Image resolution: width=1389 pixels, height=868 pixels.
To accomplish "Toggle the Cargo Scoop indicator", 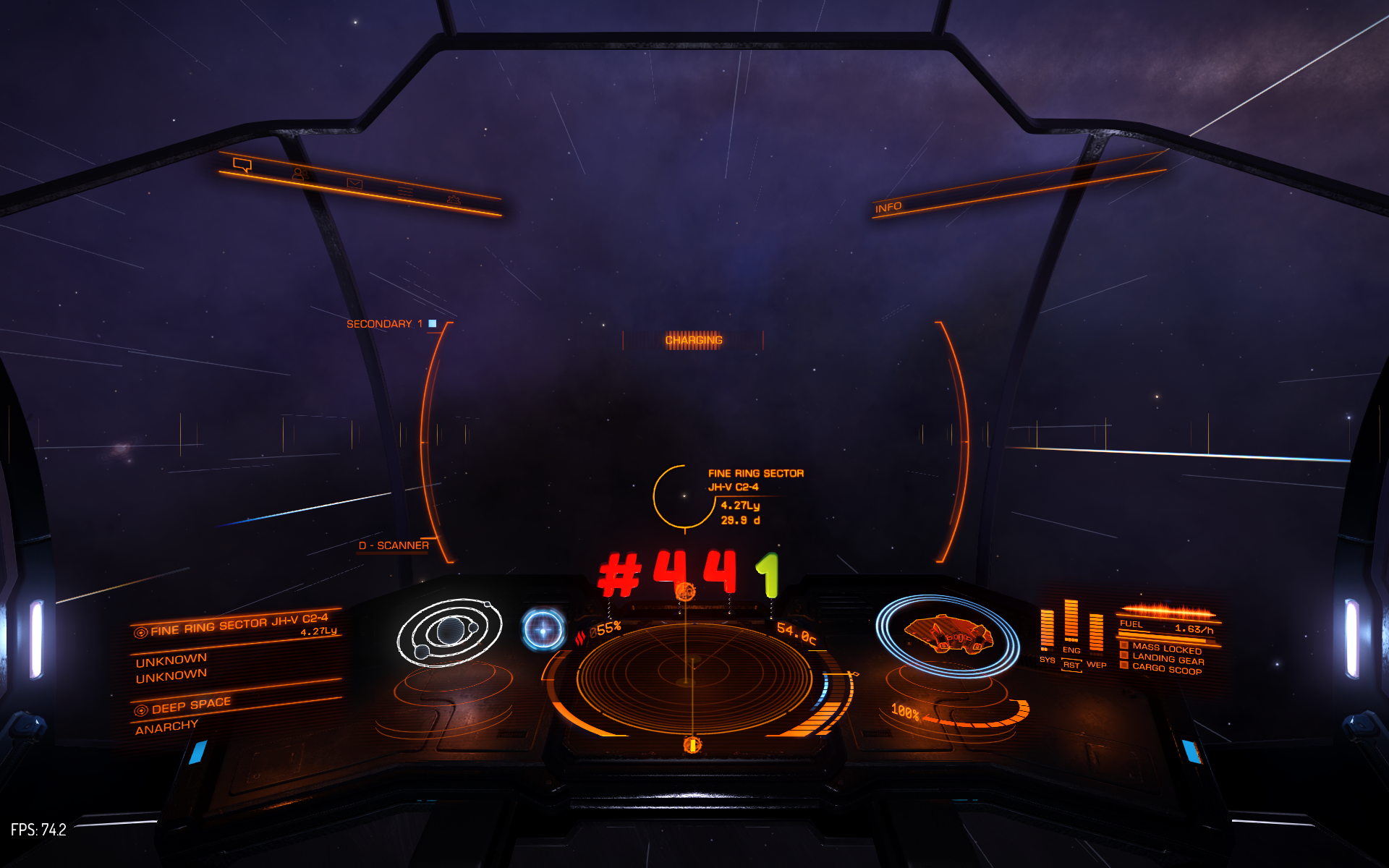I will coord(1166,669).
